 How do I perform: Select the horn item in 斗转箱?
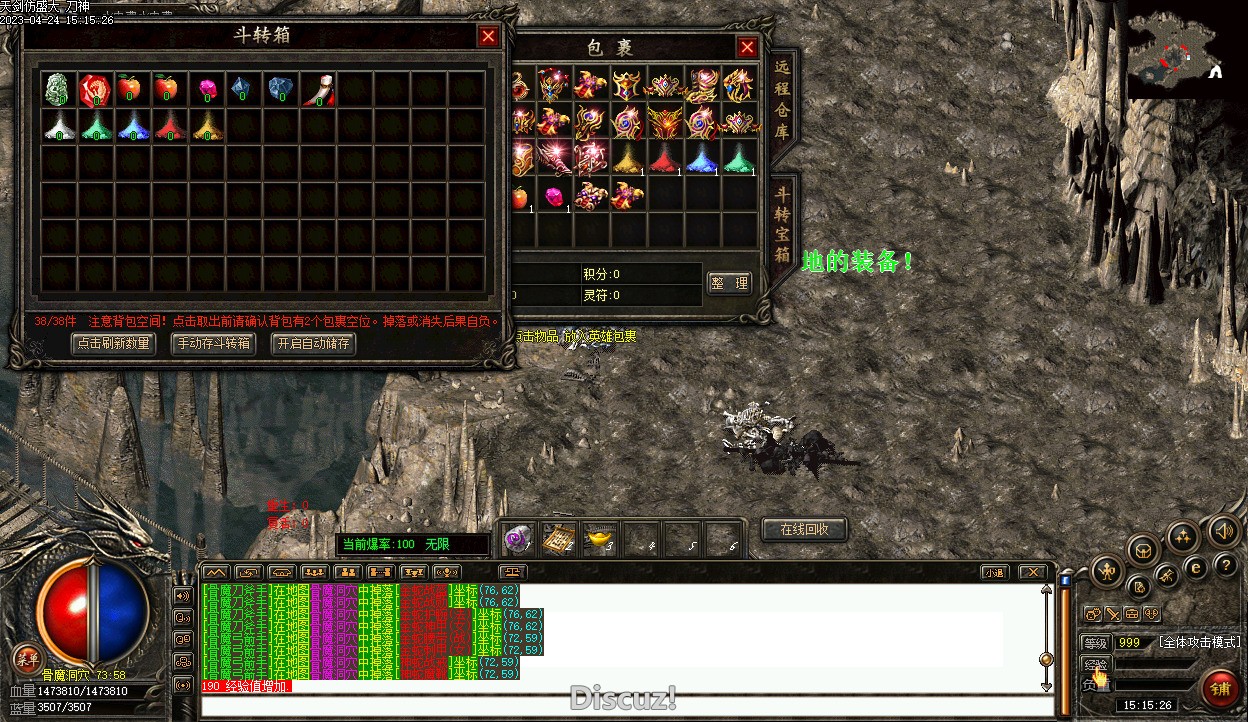click(318, 89)
